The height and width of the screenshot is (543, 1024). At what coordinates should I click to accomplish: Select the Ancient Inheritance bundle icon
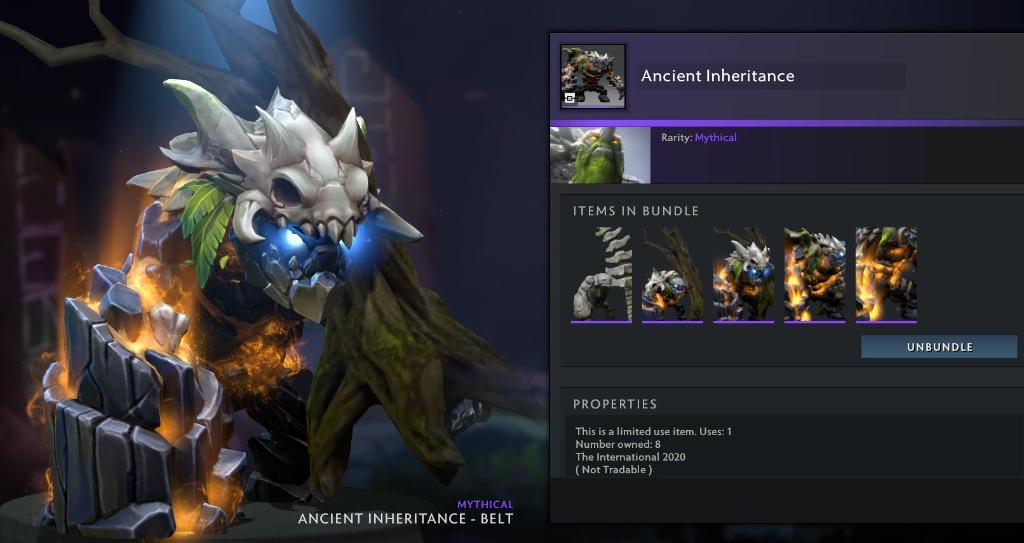[593, 76]
